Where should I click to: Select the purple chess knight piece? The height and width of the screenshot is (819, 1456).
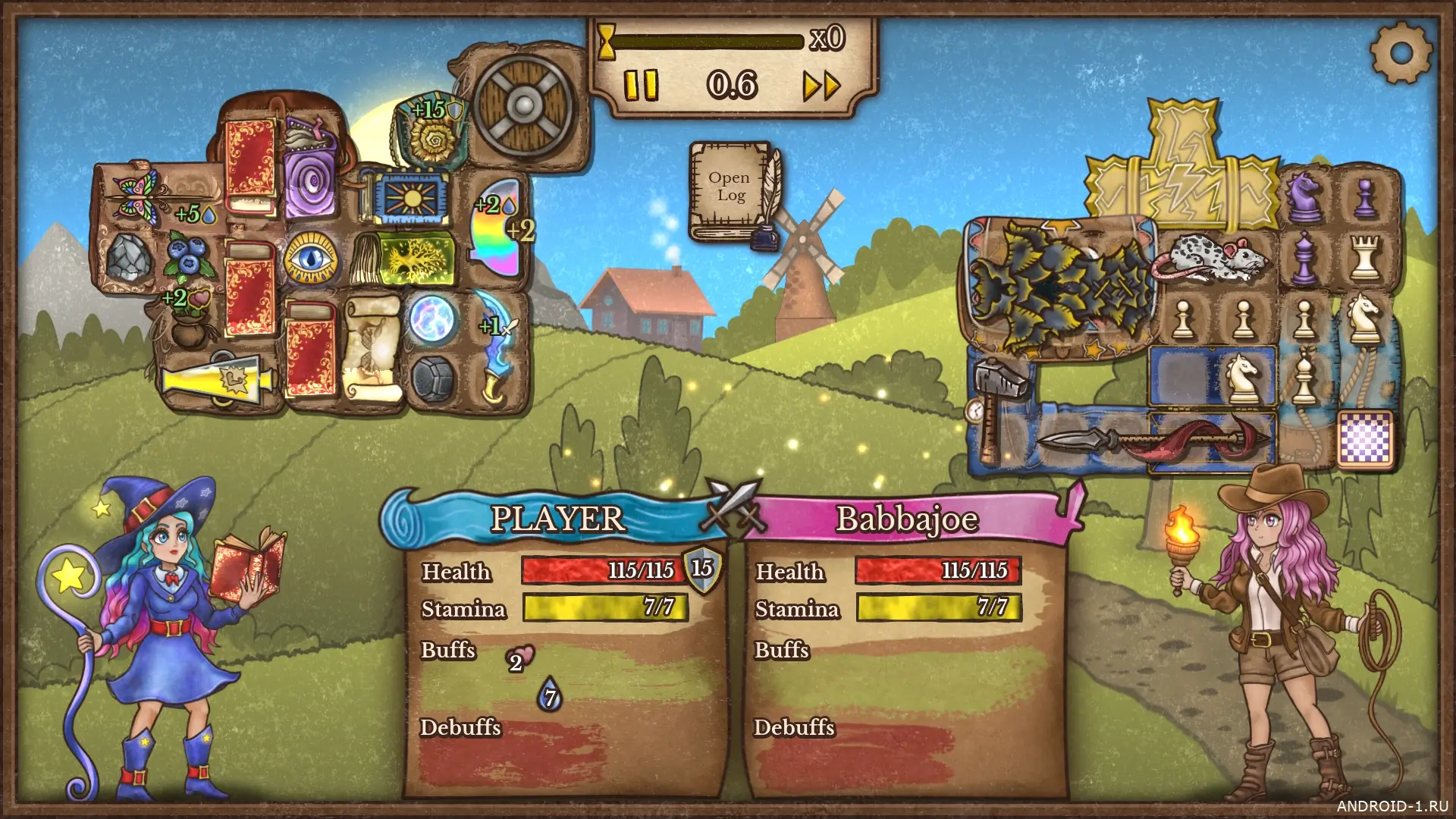(1304, 196)
